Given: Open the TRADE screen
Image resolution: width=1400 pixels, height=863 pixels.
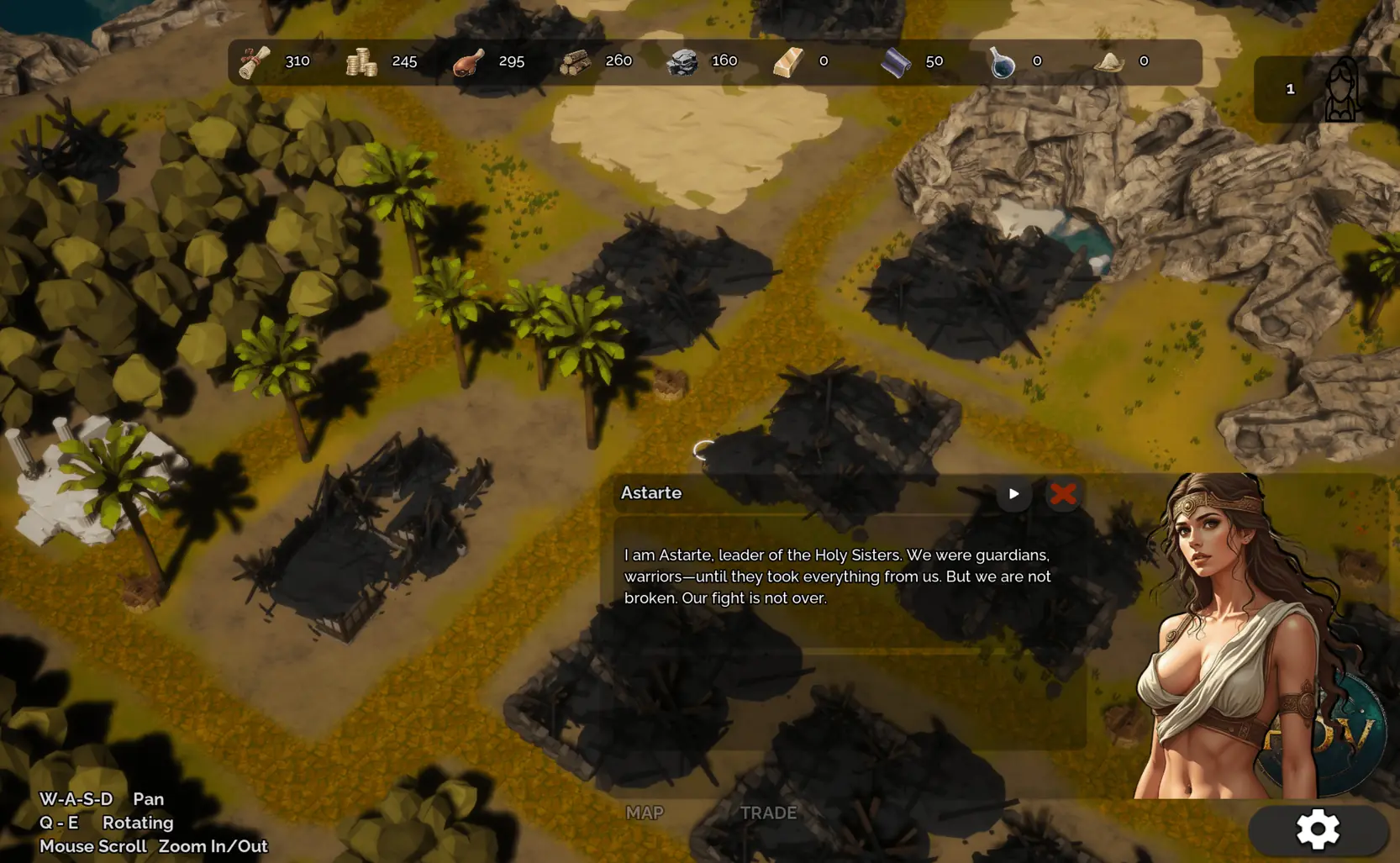Looking at the screenshot, I should [768, 813].
